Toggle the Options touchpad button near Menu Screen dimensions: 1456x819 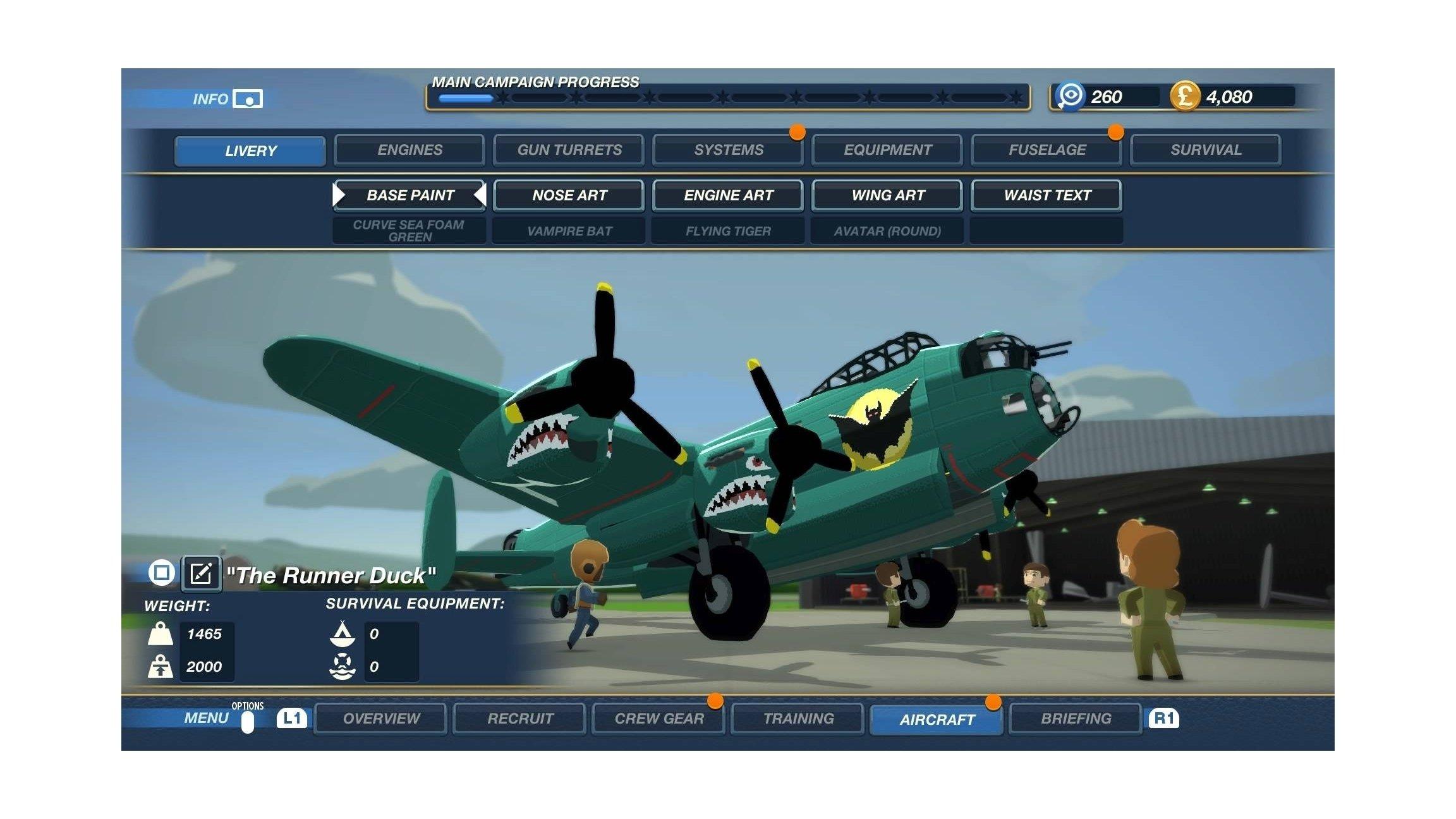[246, 720]
